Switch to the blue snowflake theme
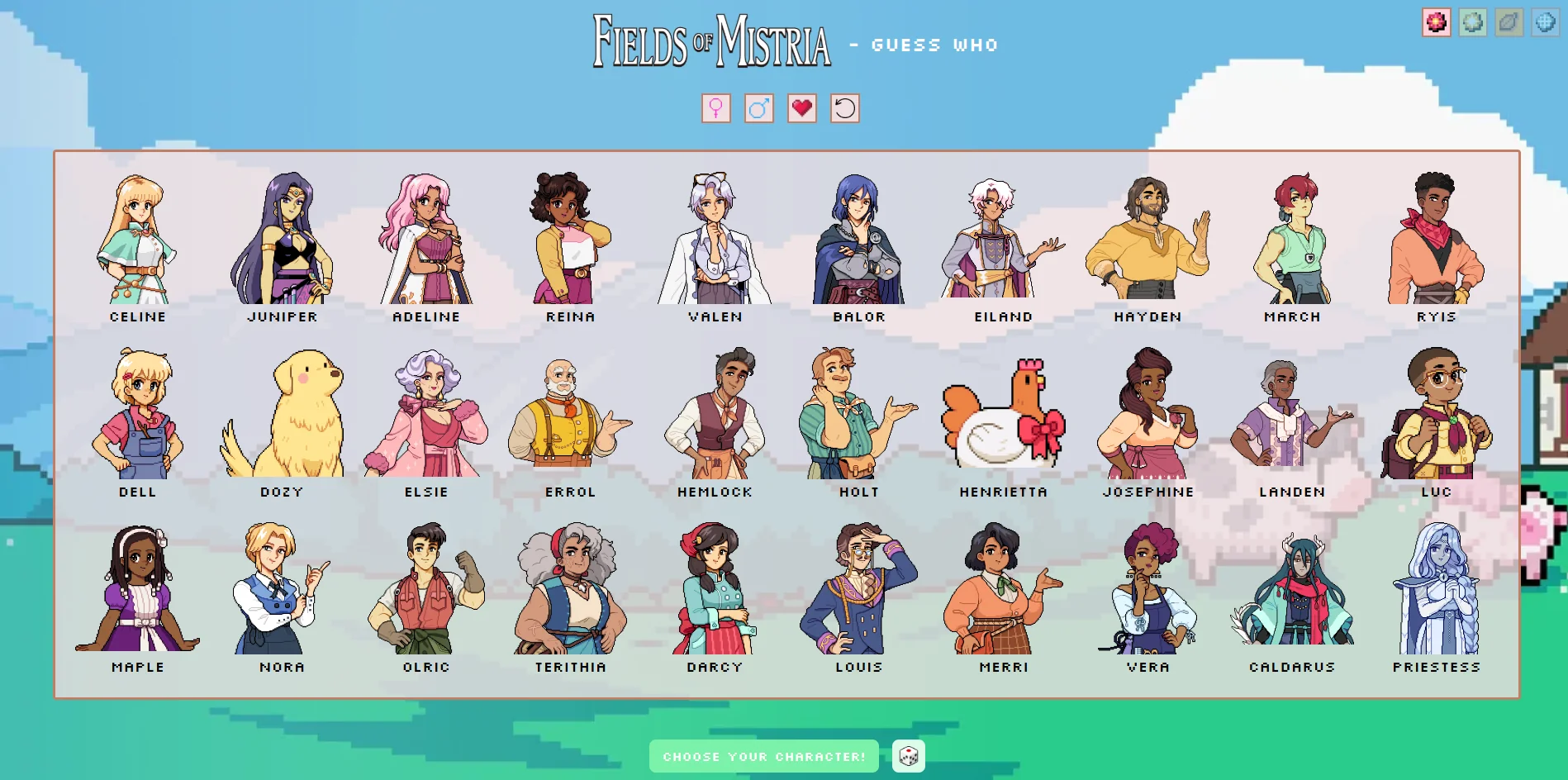Viewport: 1568px width, 780px height. 1544,23
